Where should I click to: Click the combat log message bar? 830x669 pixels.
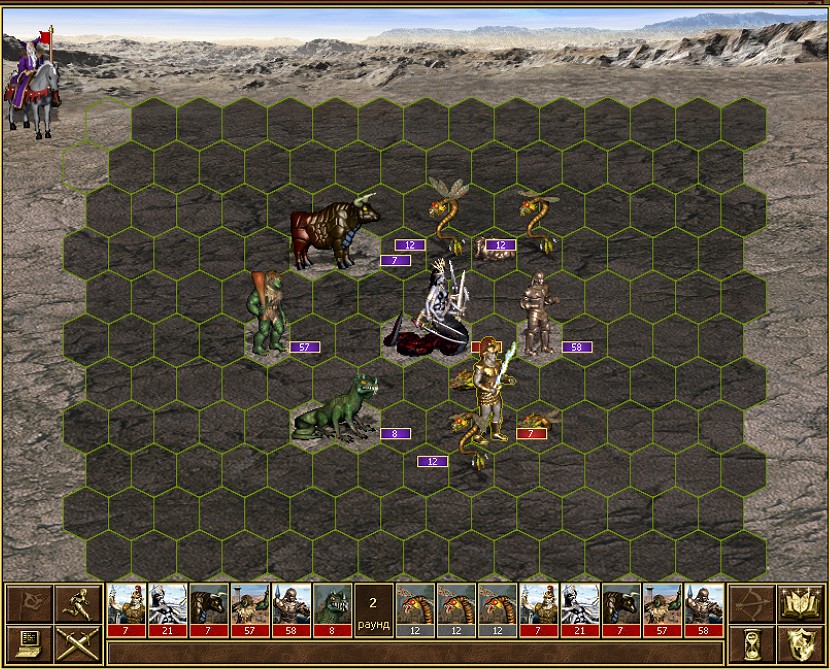click(415, 653)
